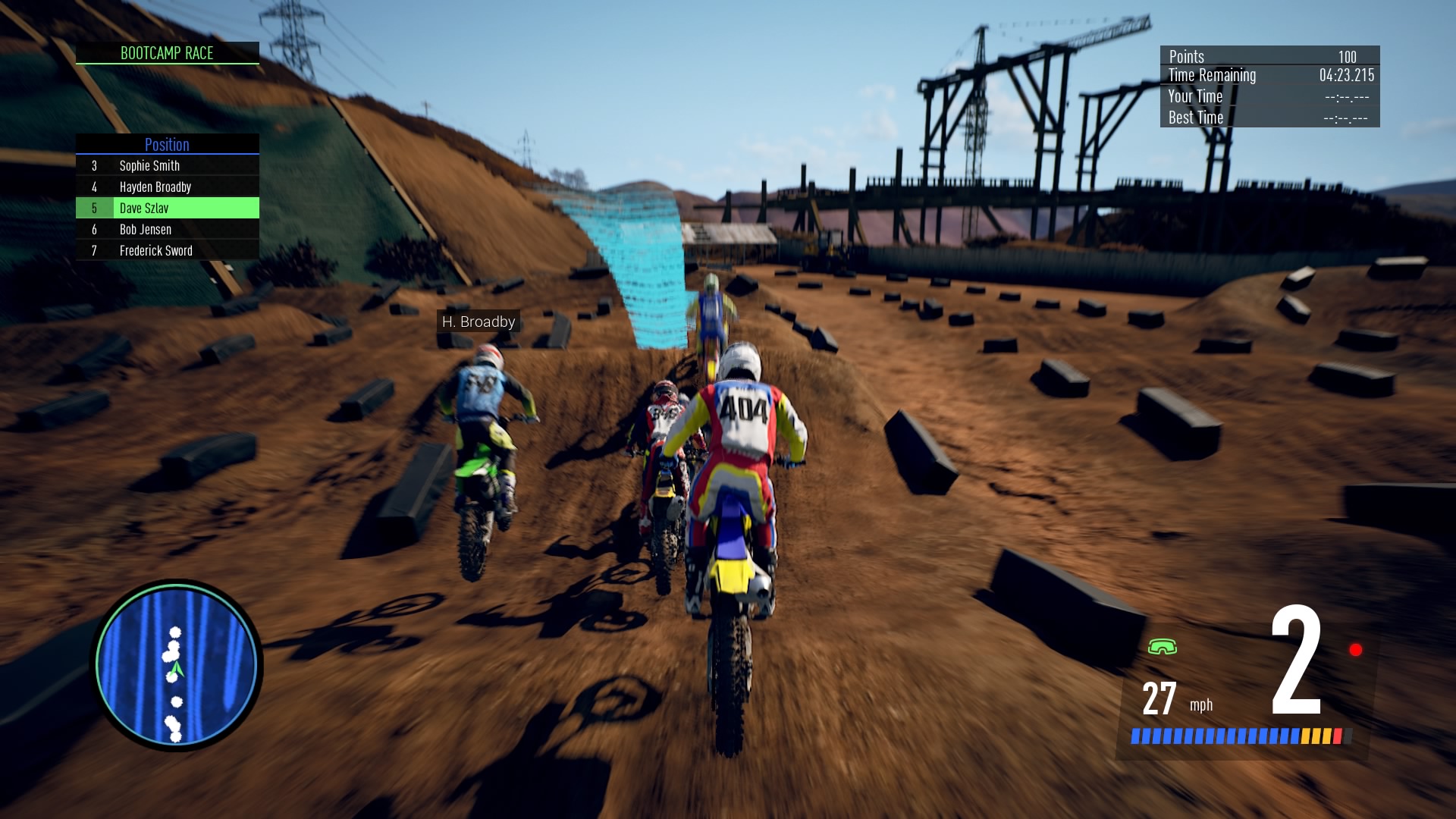
Task: Select Hayden Broadby's leaderboard row
Action: [x=167, y=187]
